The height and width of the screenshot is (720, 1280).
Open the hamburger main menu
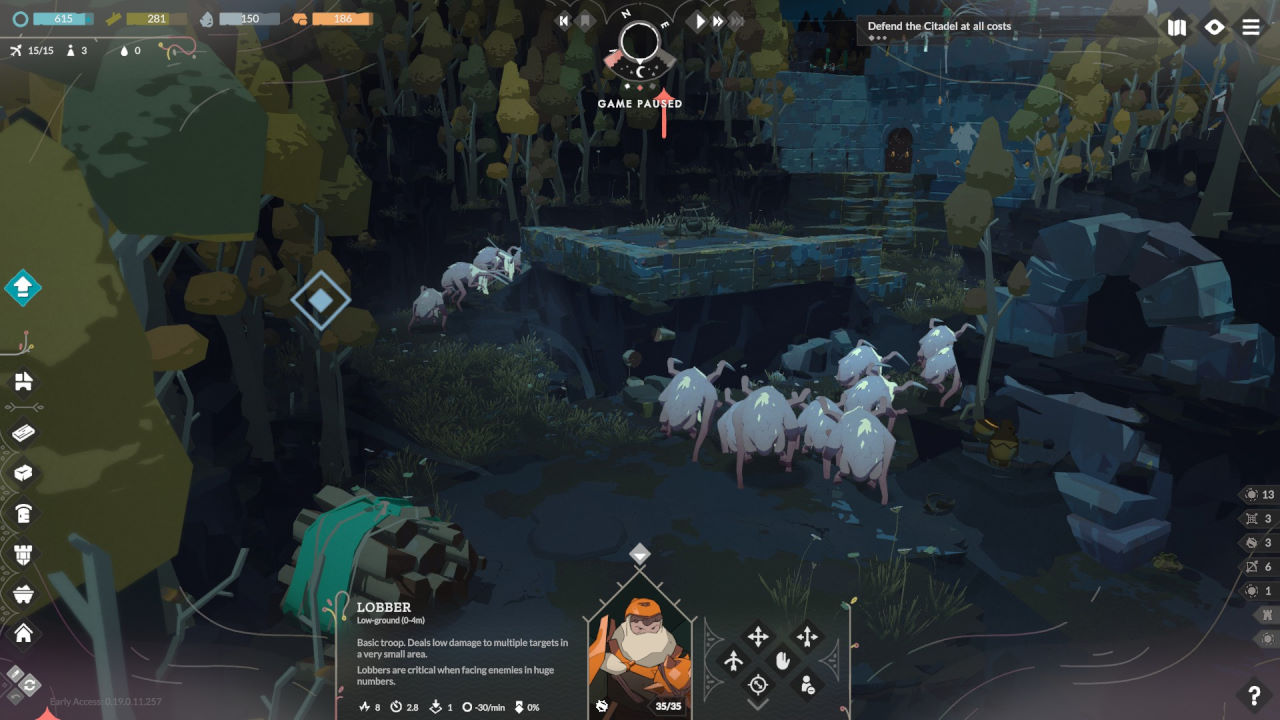click(x=1251, y=27)
